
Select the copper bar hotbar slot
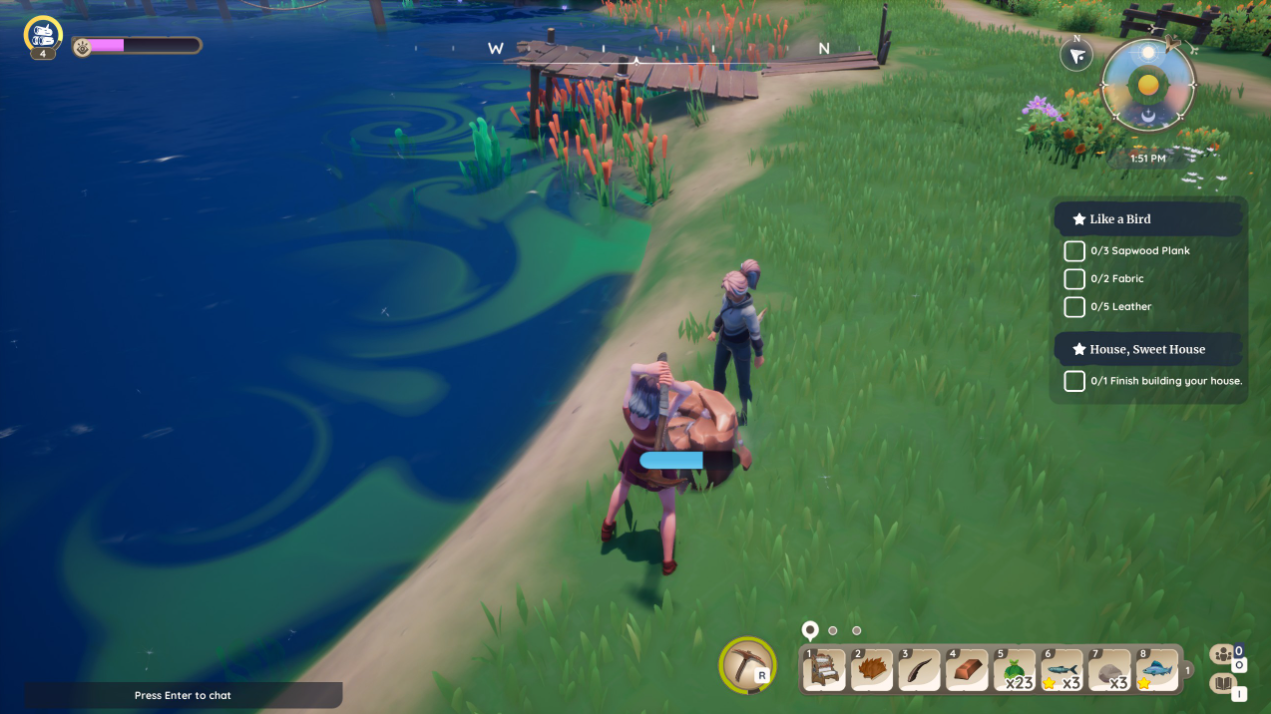pos(966,669)
